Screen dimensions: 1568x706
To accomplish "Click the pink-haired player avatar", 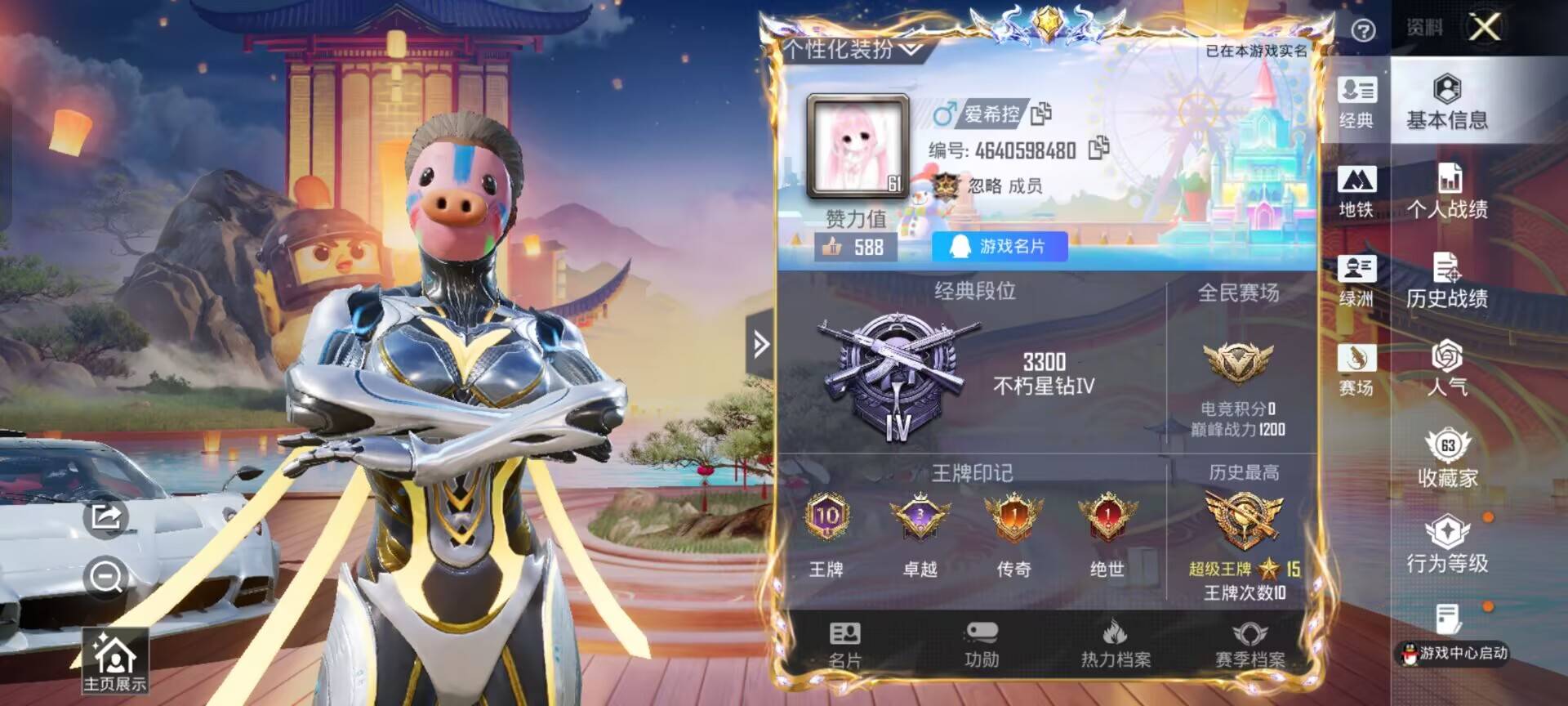I will [857, 147].
